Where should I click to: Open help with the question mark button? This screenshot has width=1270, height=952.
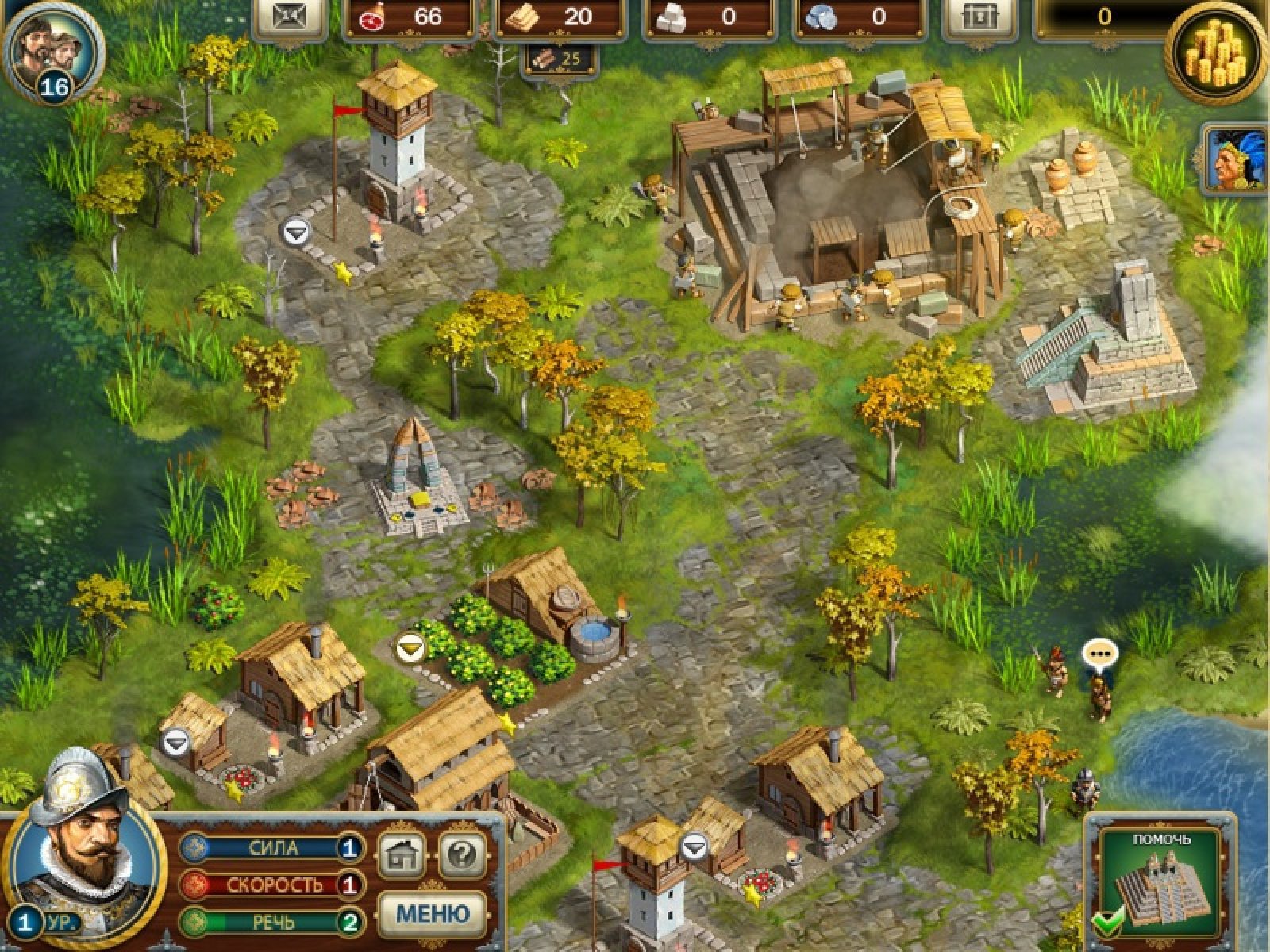(x=462, y=854)
